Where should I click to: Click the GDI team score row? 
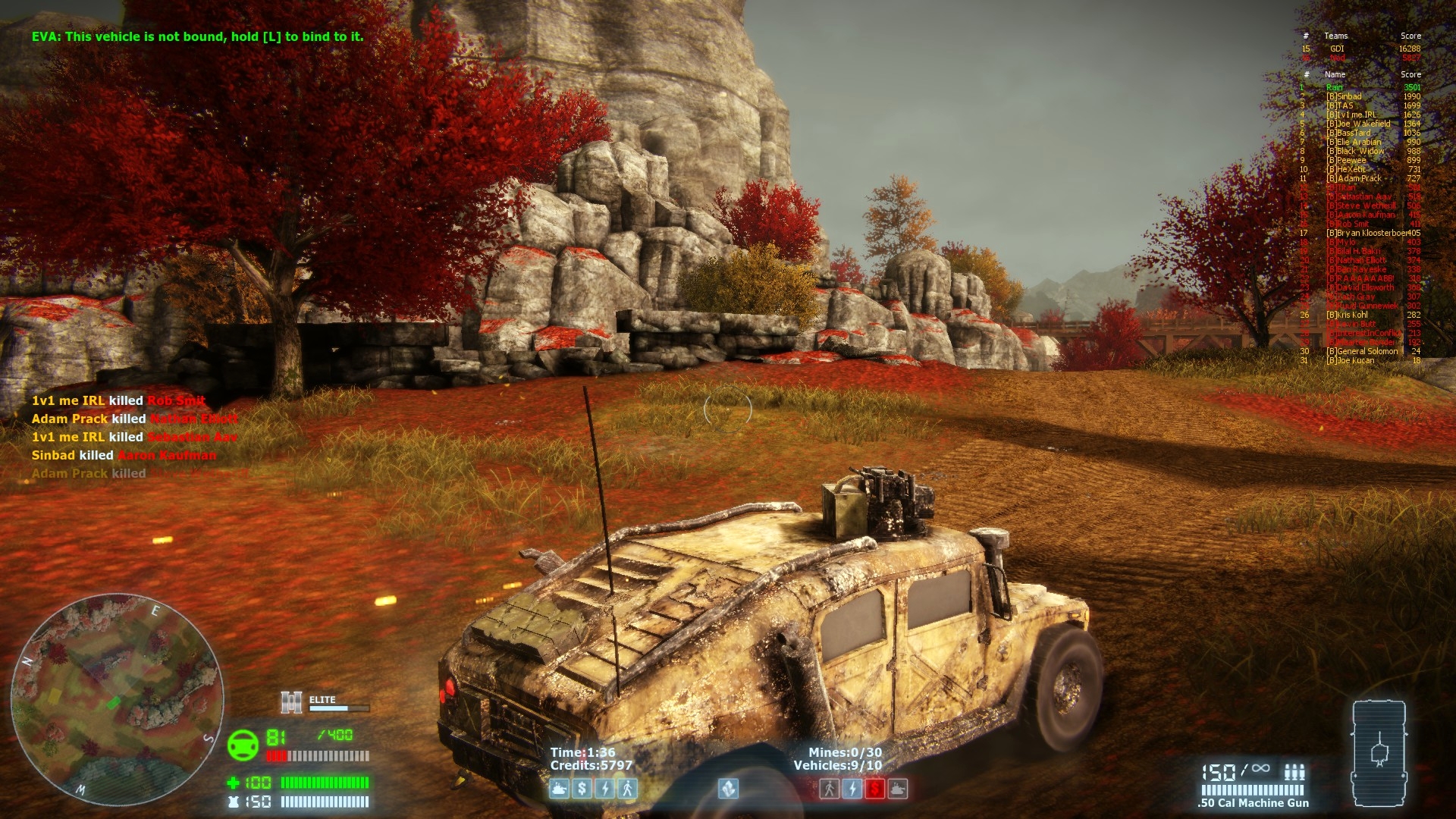click(x=1360, y=49)
